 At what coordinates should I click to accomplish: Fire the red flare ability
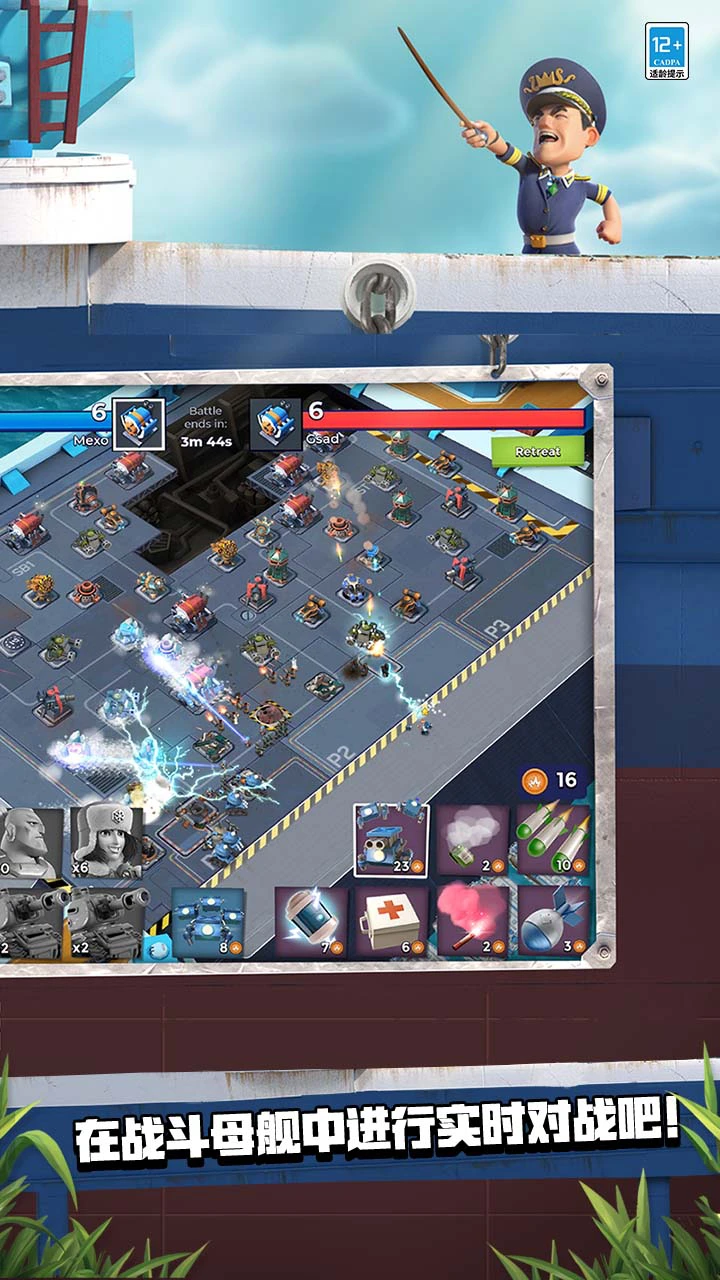click(x=471, y=921)
